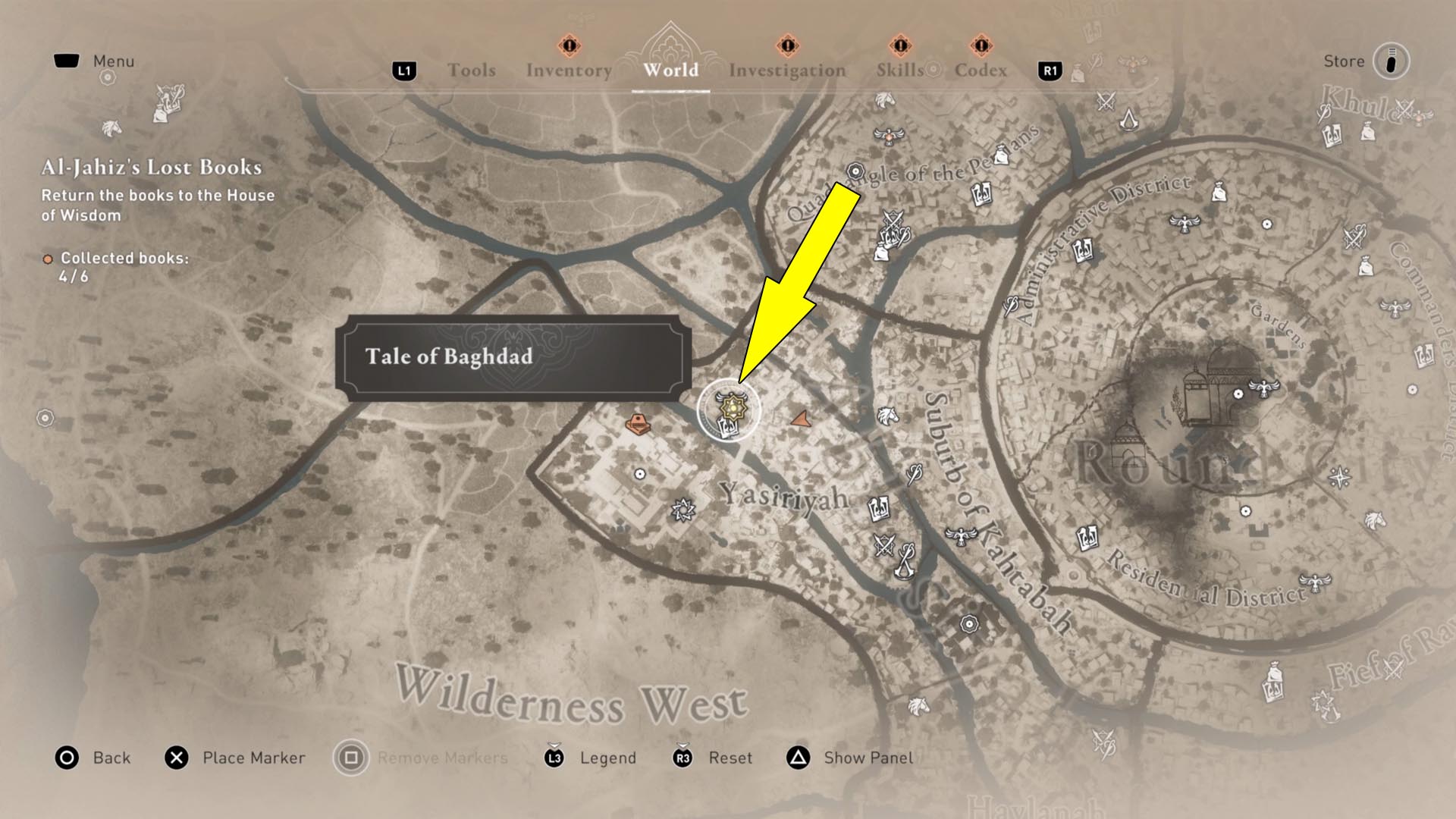This screenshot has width=1456, height=819.
Task: Switch to the Inventory tab
Action: [570, 70]
